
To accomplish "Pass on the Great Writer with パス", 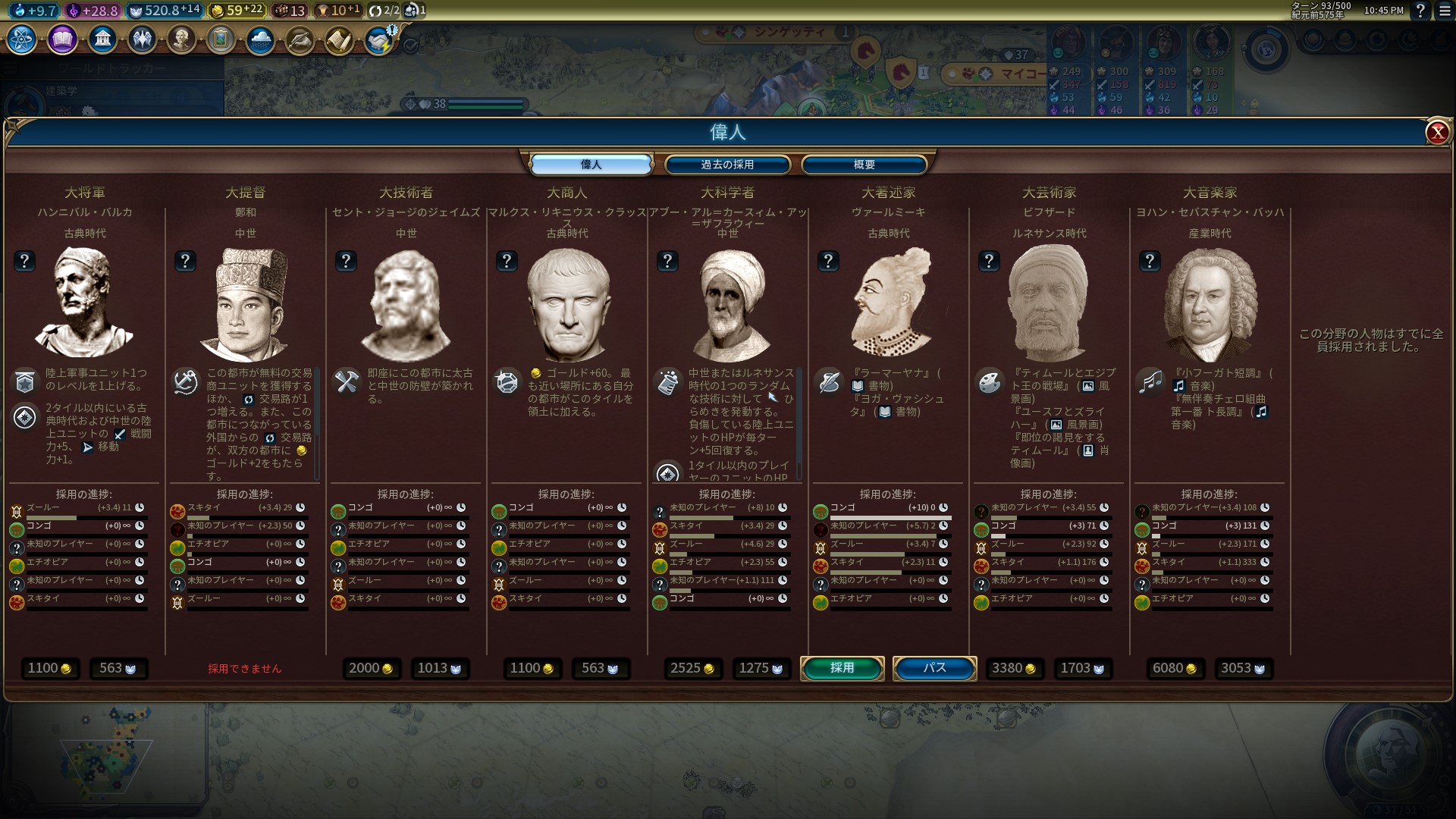I will (934, 668).
